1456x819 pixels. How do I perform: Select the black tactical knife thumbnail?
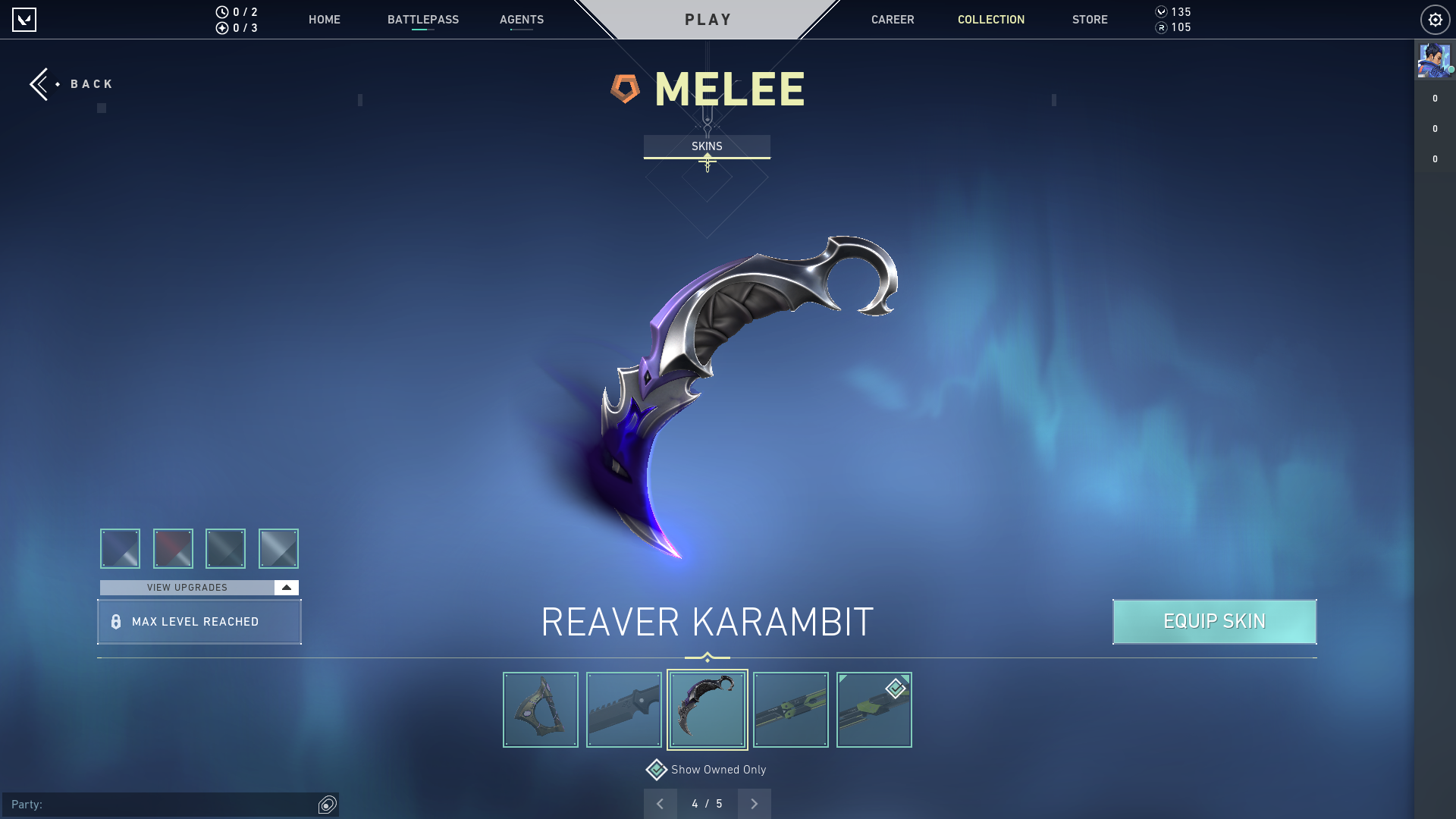pyautogui.click(x=623, y=709)
